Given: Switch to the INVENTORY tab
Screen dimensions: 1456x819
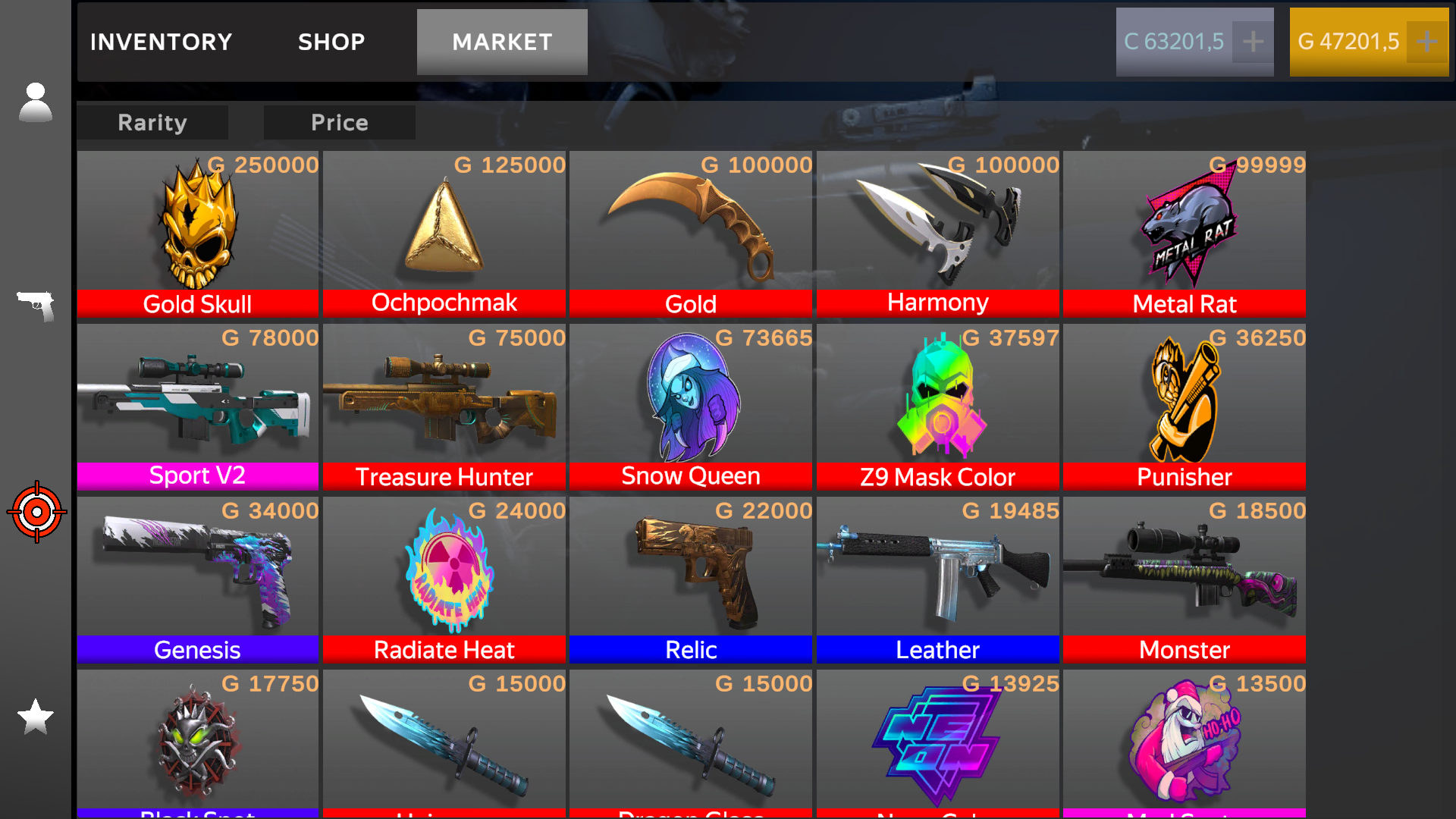Looking at the screenshot, I should (160, 42).
